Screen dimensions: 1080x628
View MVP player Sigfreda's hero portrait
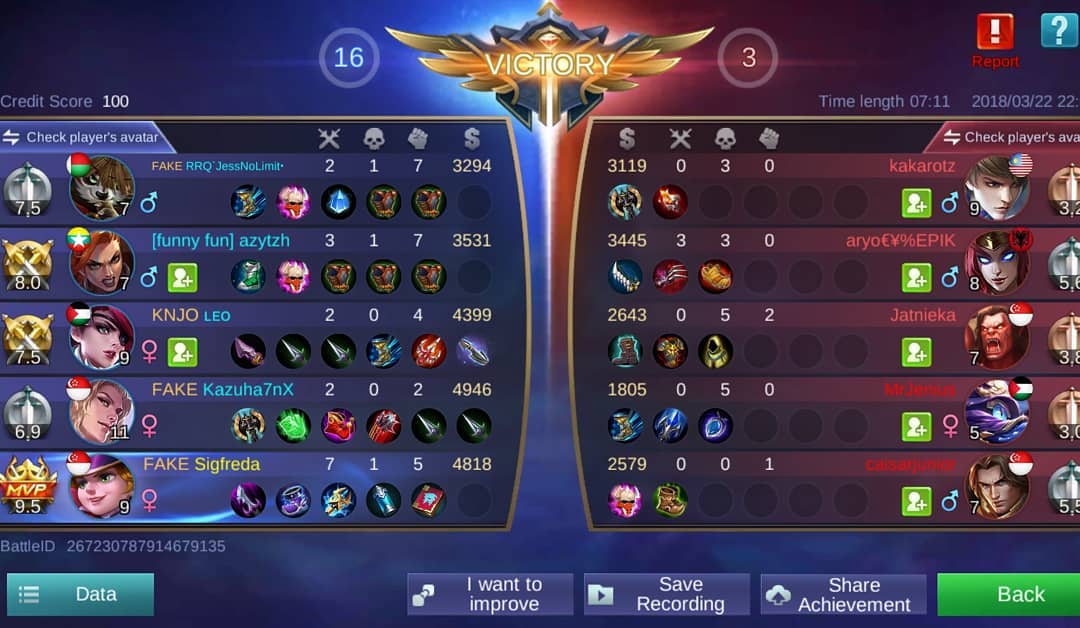click(101, 486)
